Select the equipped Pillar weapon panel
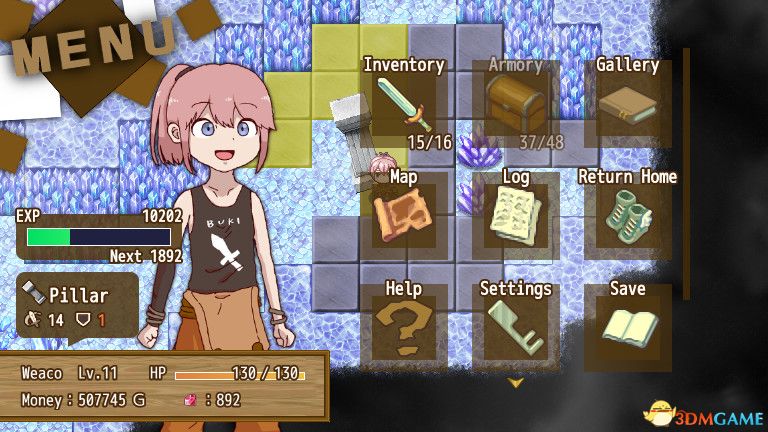 77,307
